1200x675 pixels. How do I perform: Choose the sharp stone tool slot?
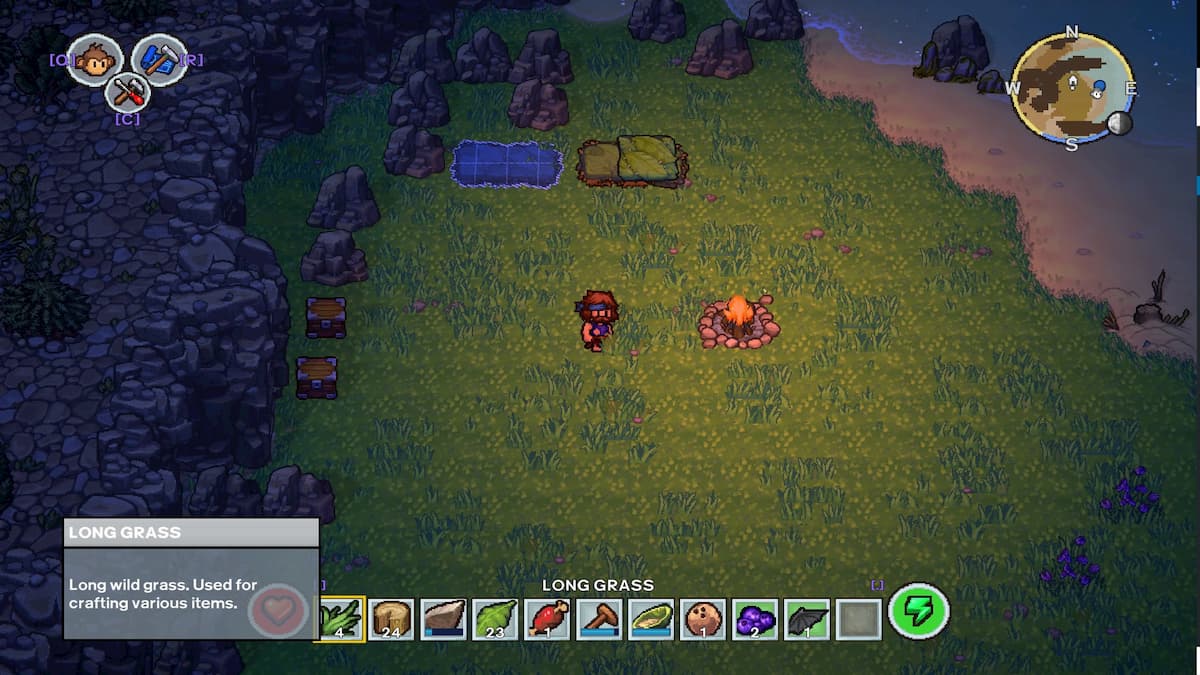coord(444,619)
